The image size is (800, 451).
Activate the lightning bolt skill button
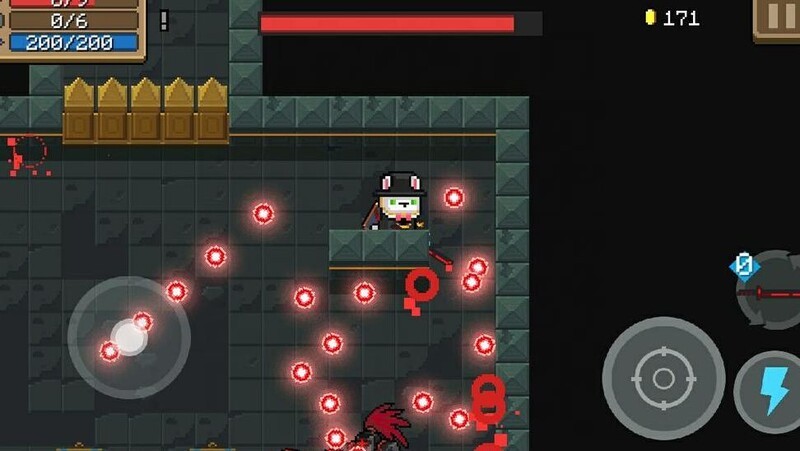click(x=774, y=392)
